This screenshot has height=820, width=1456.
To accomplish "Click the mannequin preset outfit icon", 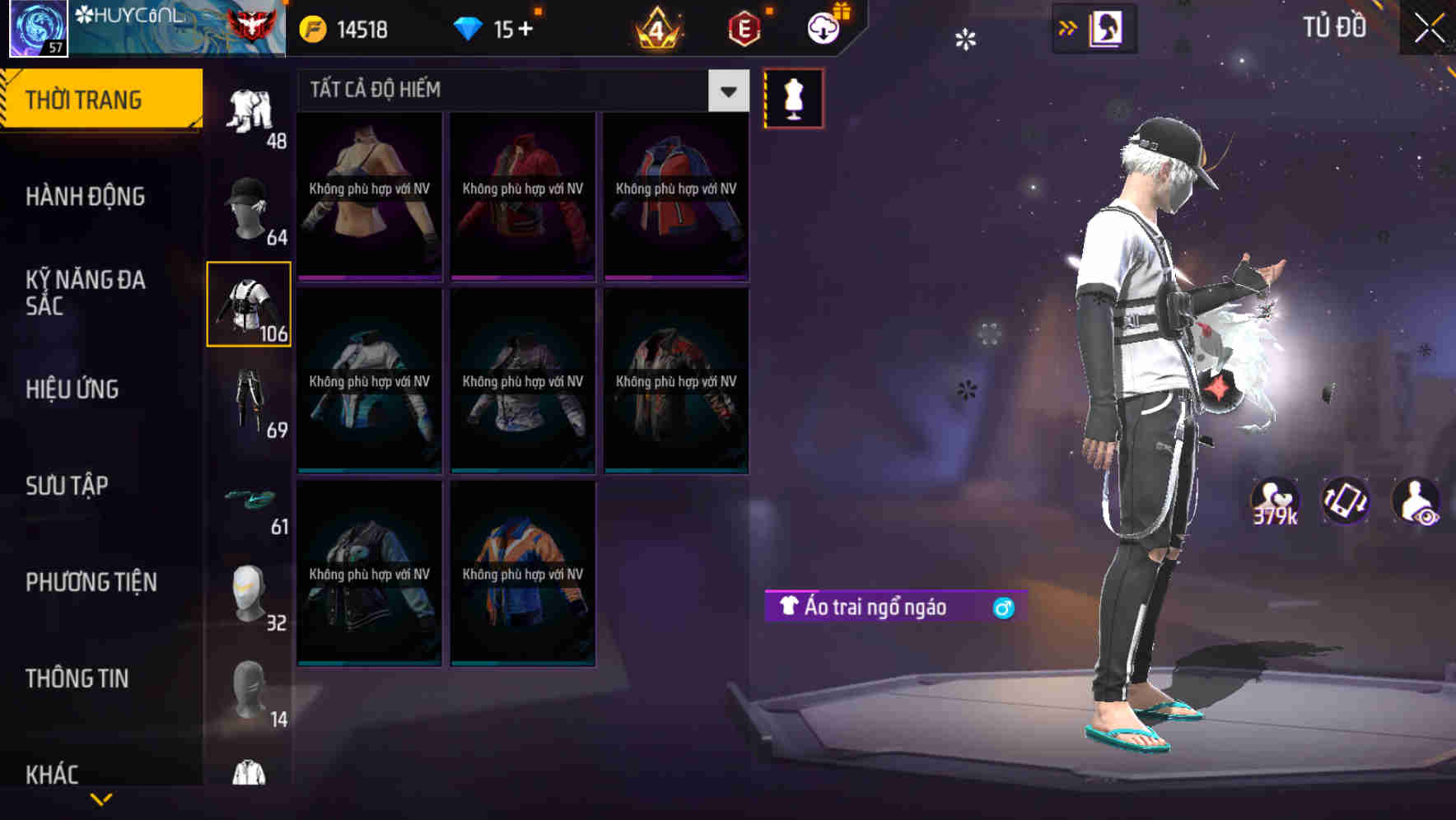I will click(793, 97).
